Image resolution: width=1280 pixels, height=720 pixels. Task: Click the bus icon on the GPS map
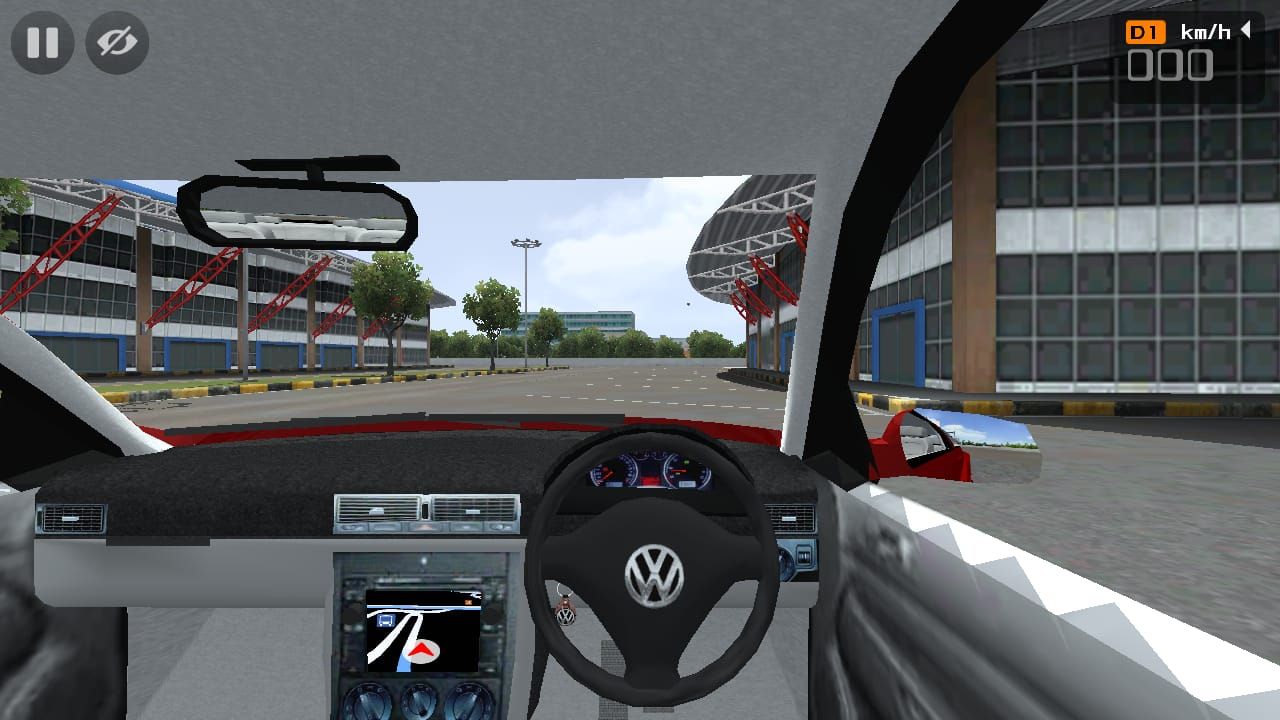tap(386, 620)
